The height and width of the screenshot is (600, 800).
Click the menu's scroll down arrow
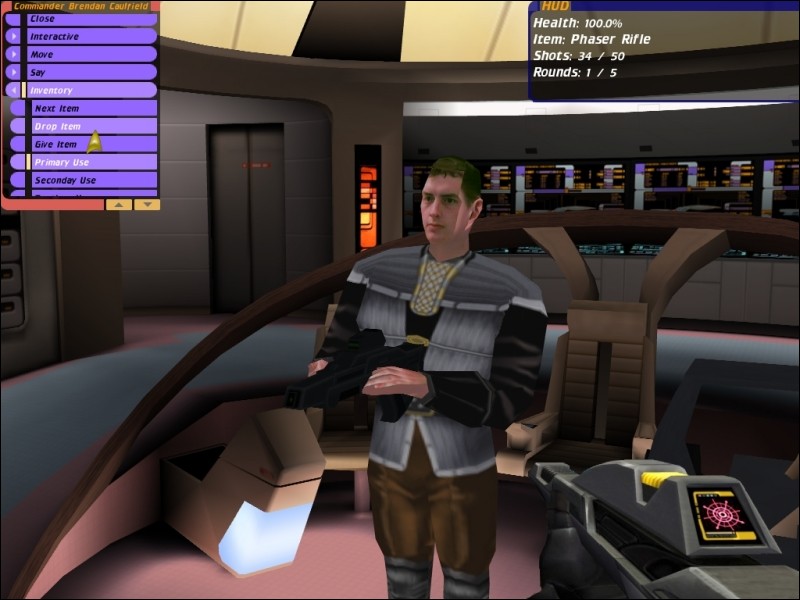146,204
